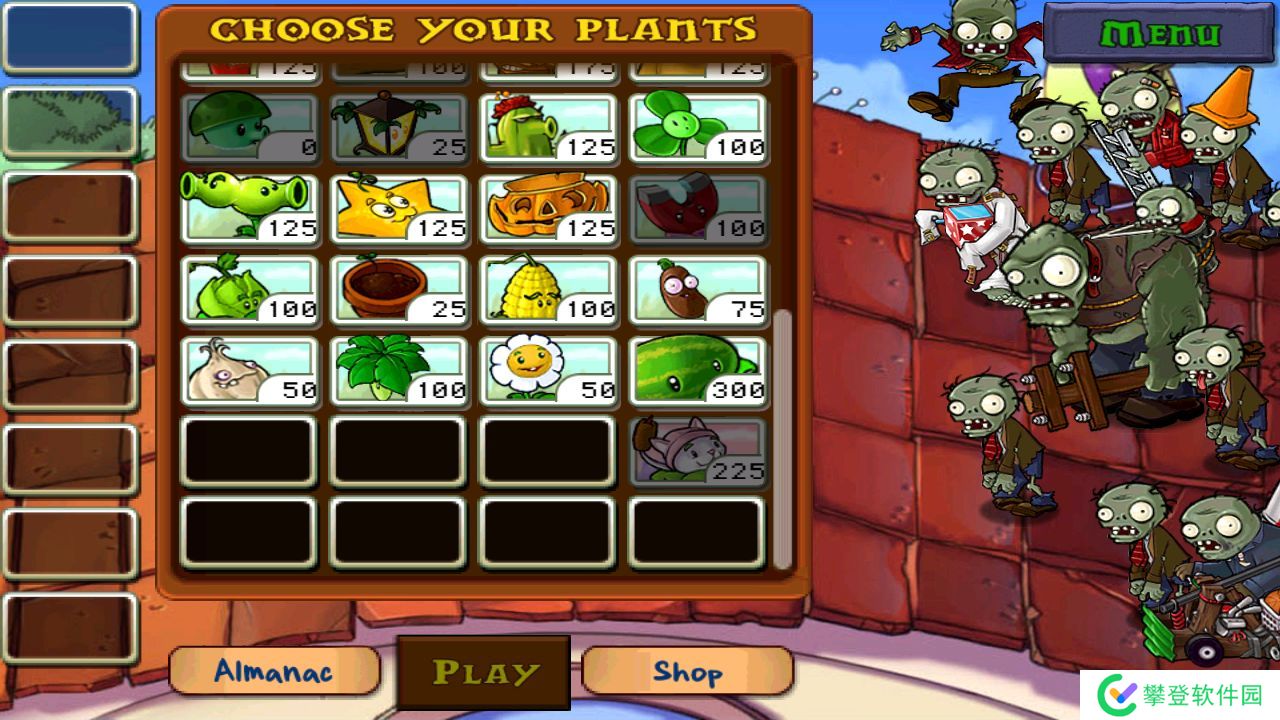The width and height of the screenshot is (1280, 720).
Task: Select the Blover clover seed packet
Action: [x=698, y=128]
